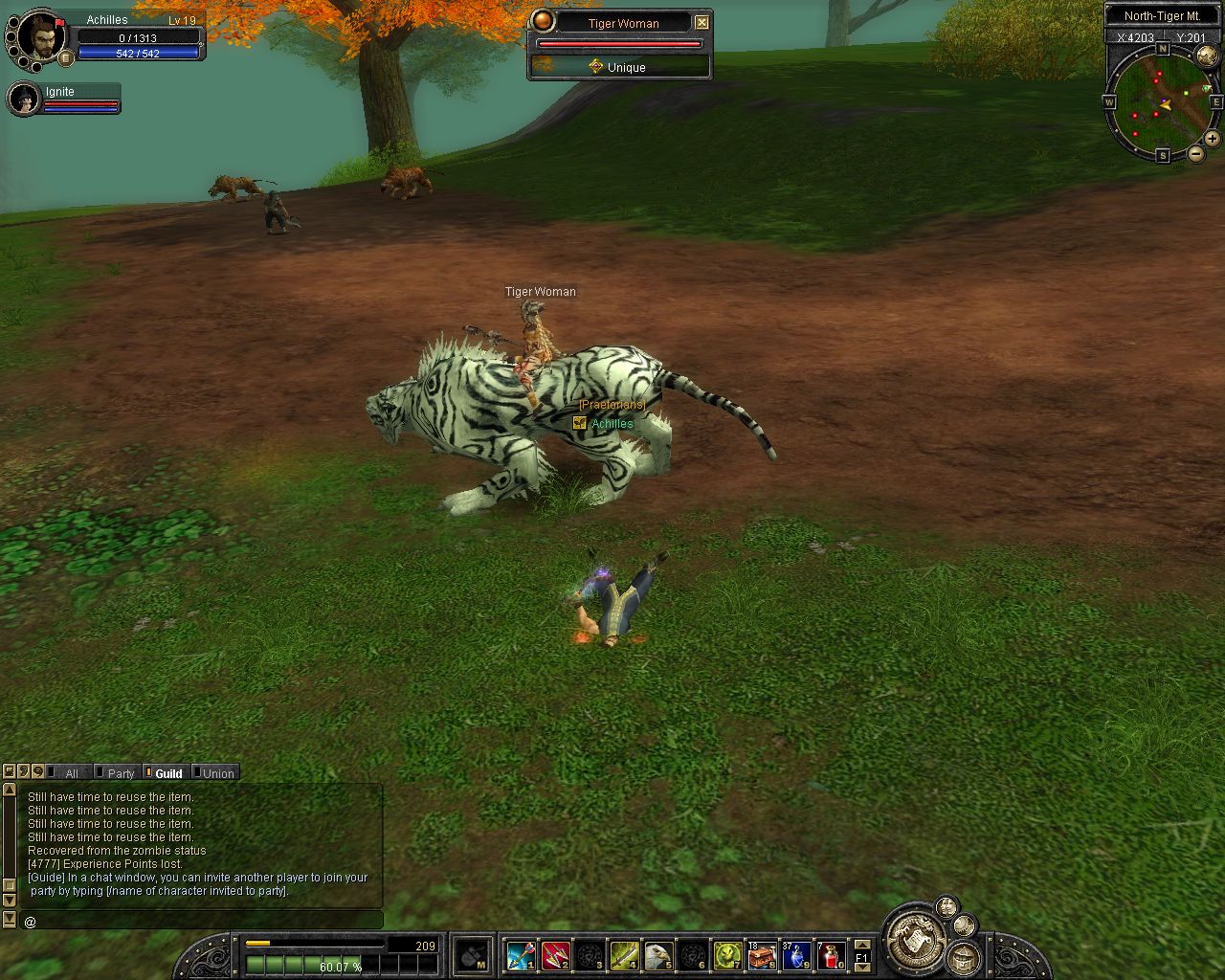Switch to the Union chat tab
The height and width of the screenshot is (980, 1225).
pyautogui.click(x=217, y=773)
